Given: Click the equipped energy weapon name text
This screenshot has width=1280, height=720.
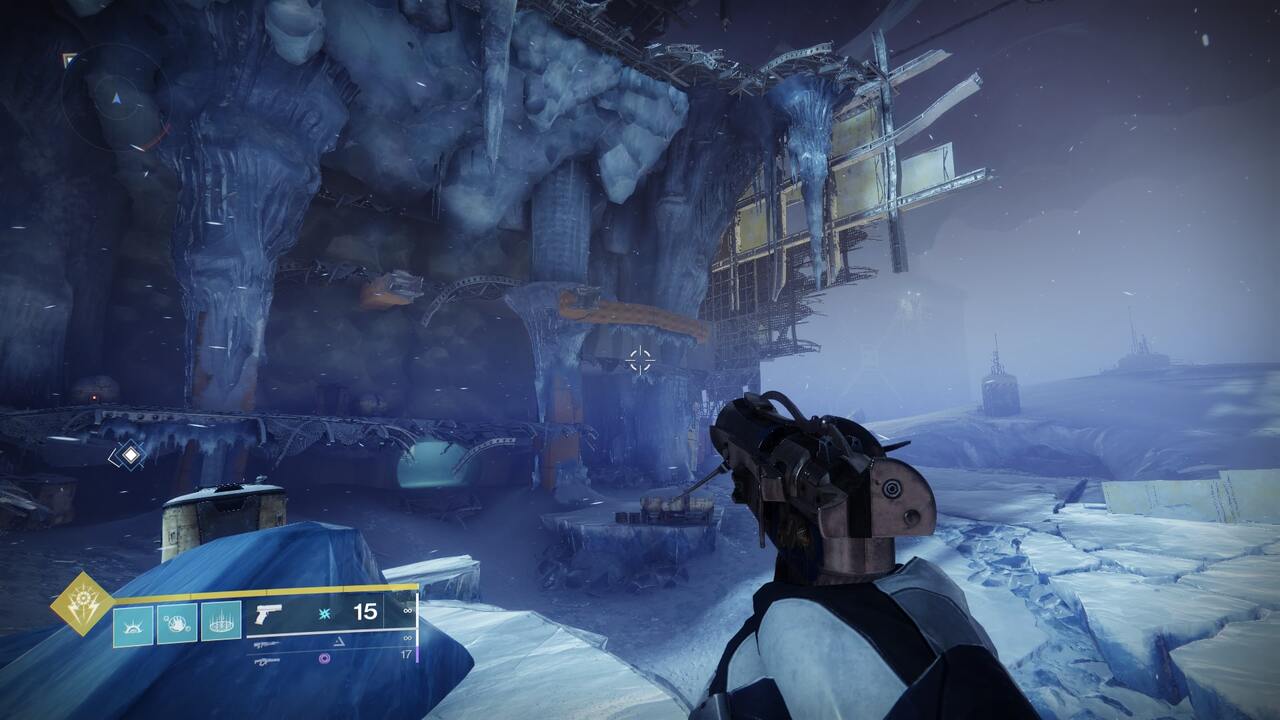Looking at the screenshot, I should (266, 643).
